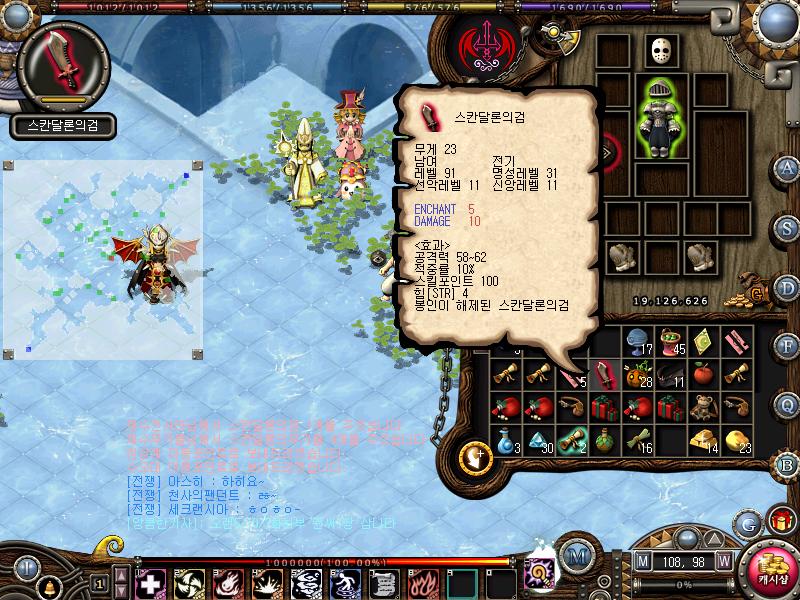Click the round Q side button
The image size is (800, 600).
tap(787, 404)
